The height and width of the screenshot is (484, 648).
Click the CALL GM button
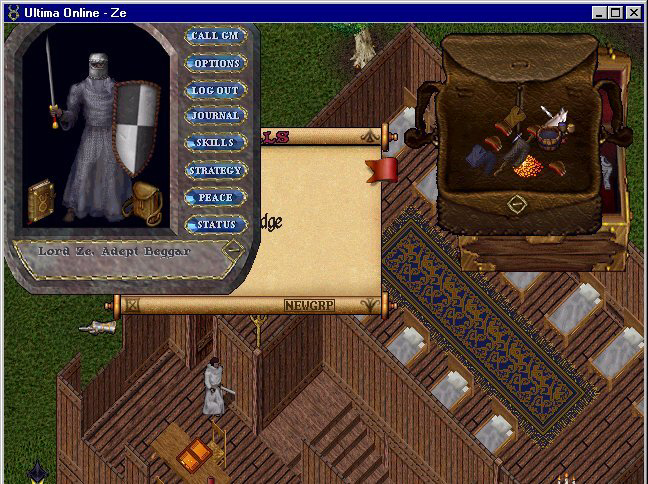(214, 37)
